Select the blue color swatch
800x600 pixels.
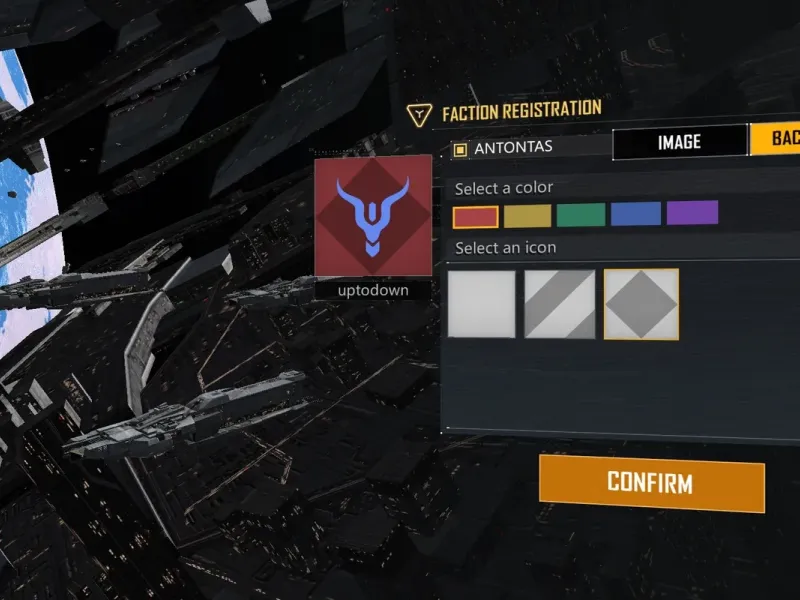pos(636,213)
